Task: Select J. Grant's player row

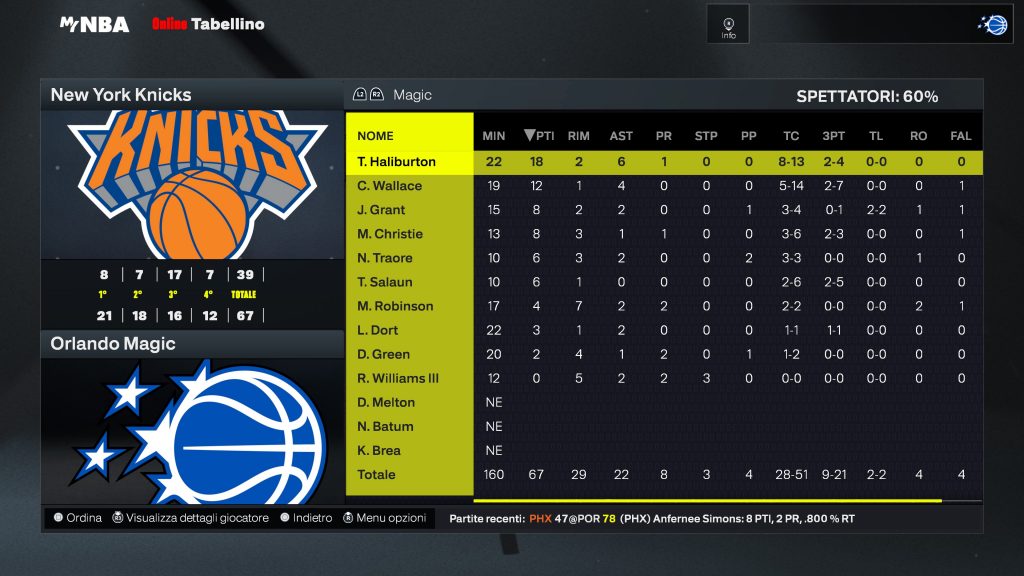Action: pyautogui.click(x=382, y=210)
